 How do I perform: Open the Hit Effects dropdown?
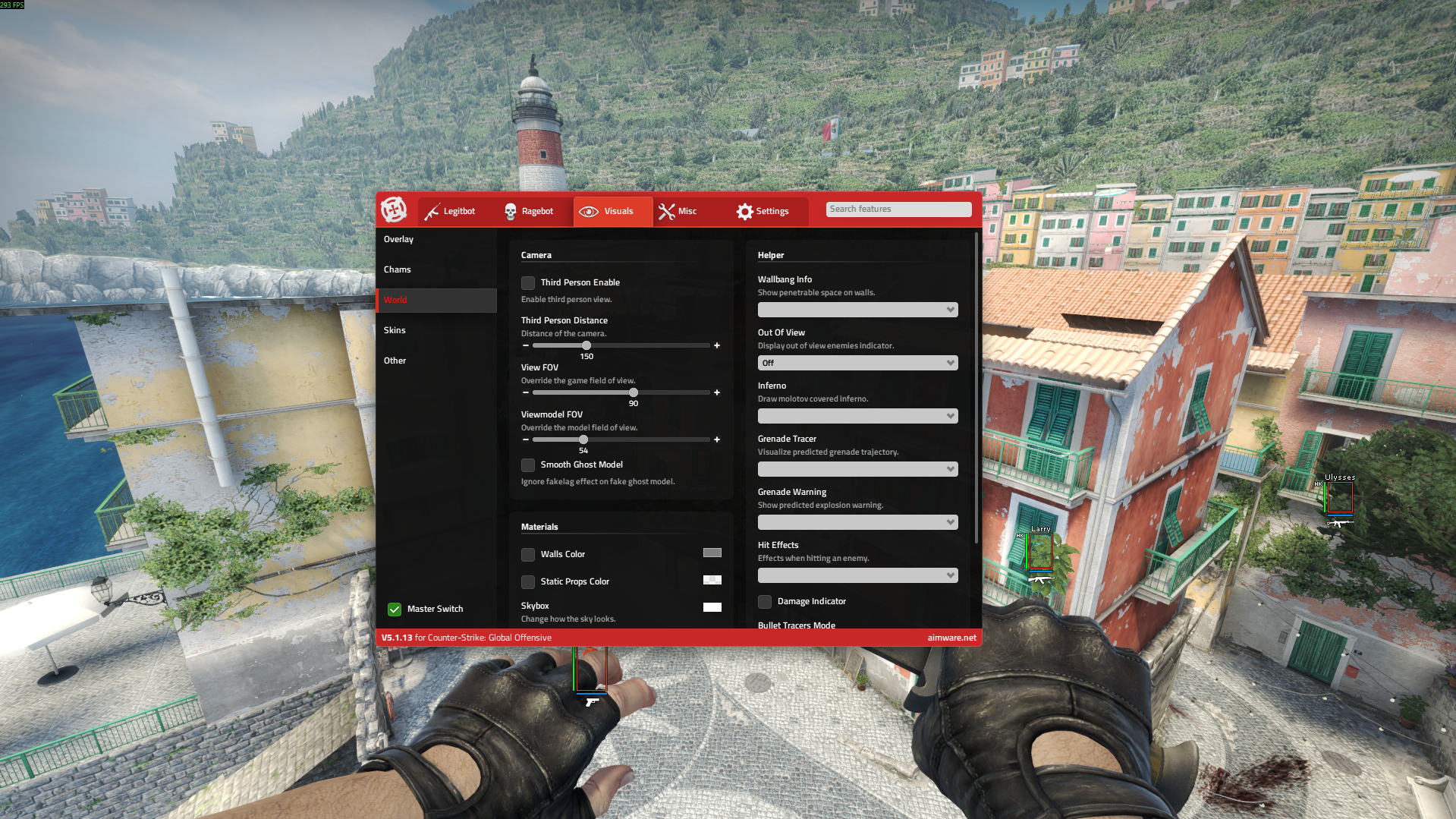click(857, 575)
